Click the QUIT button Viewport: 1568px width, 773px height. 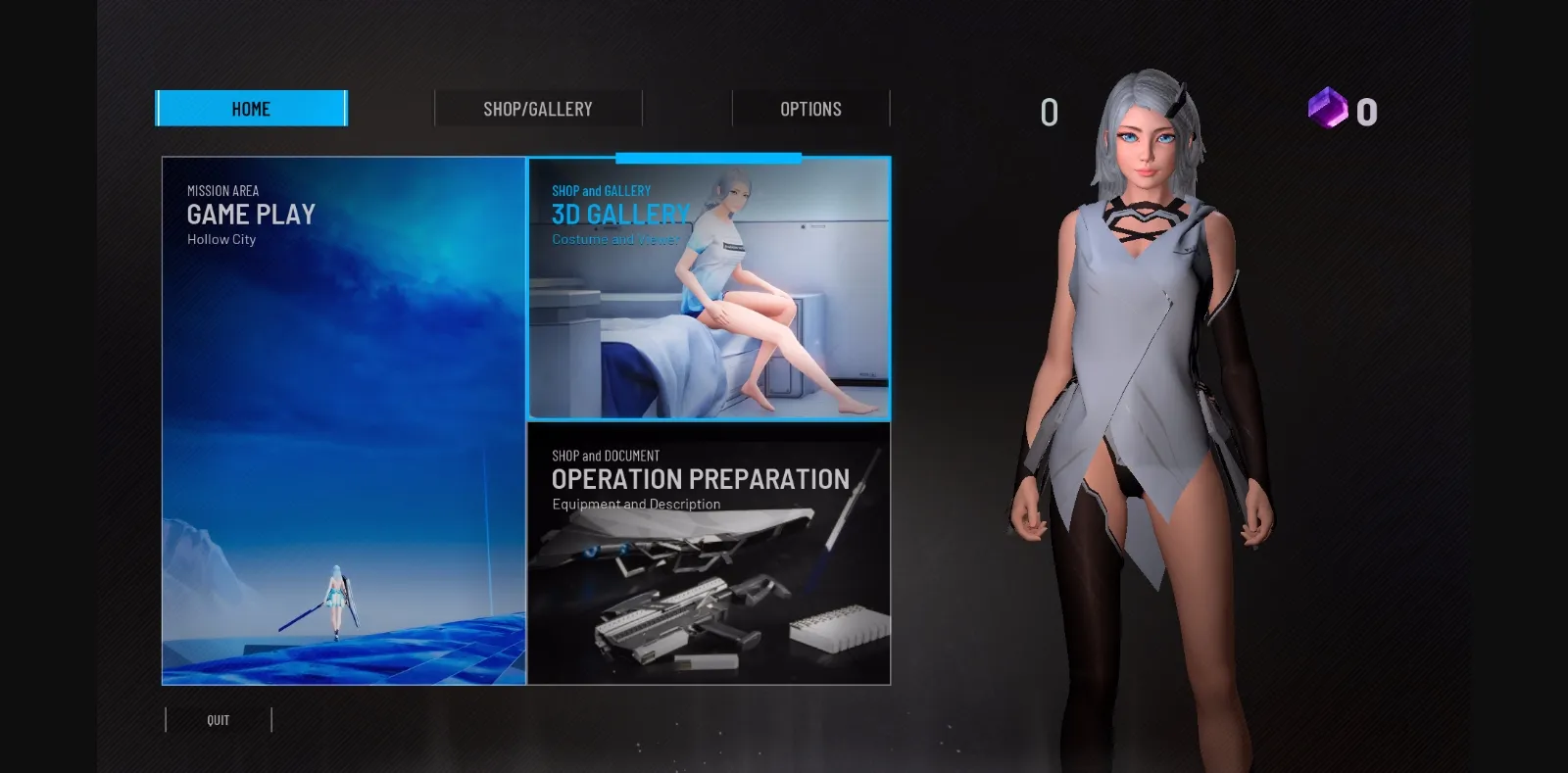(x=217, y=719)
